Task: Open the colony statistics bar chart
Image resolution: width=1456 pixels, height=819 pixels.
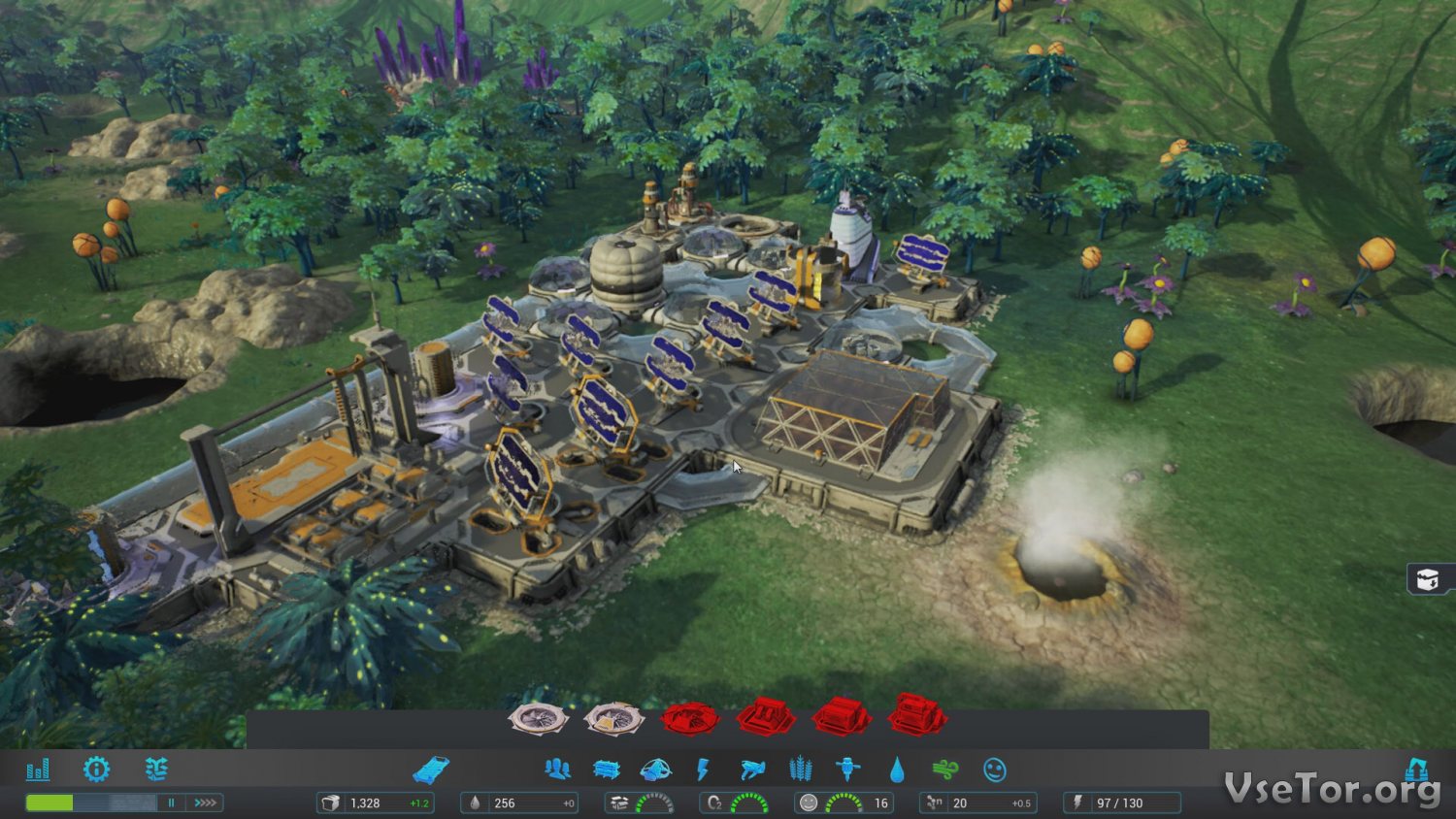Action: [x=38, y=770]
